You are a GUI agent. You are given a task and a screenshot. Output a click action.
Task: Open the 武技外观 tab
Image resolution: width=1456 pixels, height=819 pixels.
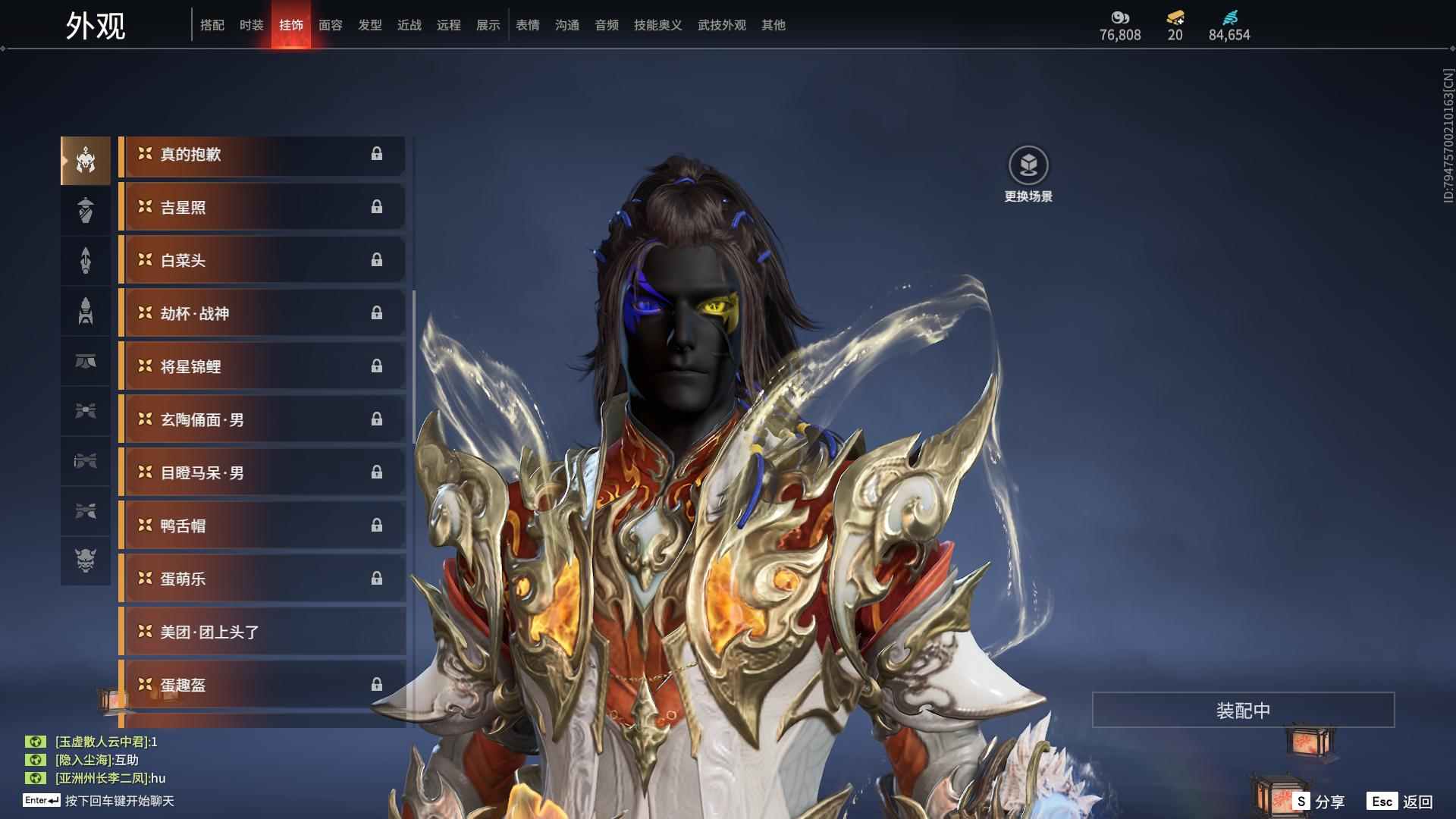pos(721,25)
